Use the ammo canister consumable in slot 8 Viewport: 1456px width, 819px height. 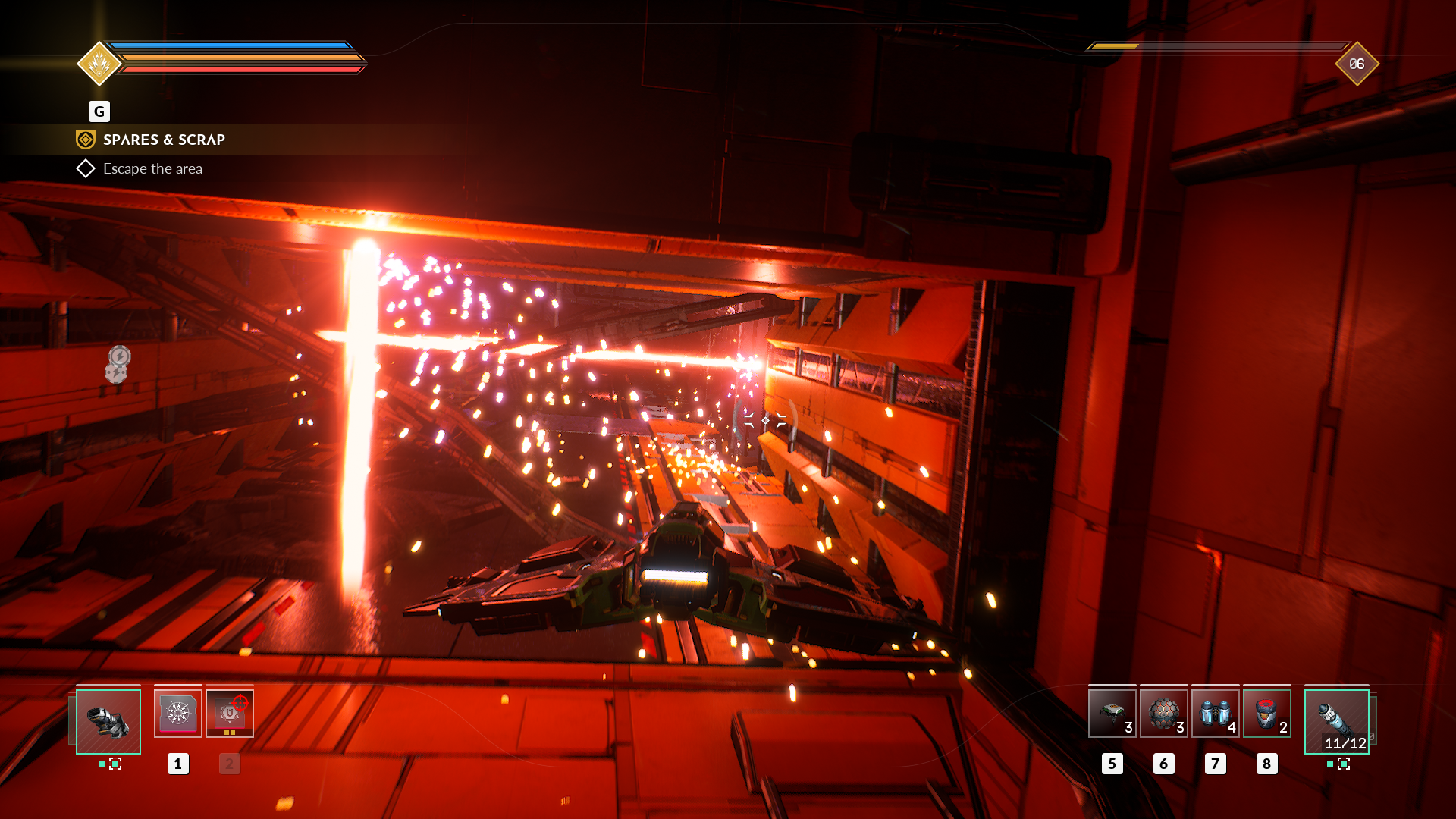coord(1266,713)
